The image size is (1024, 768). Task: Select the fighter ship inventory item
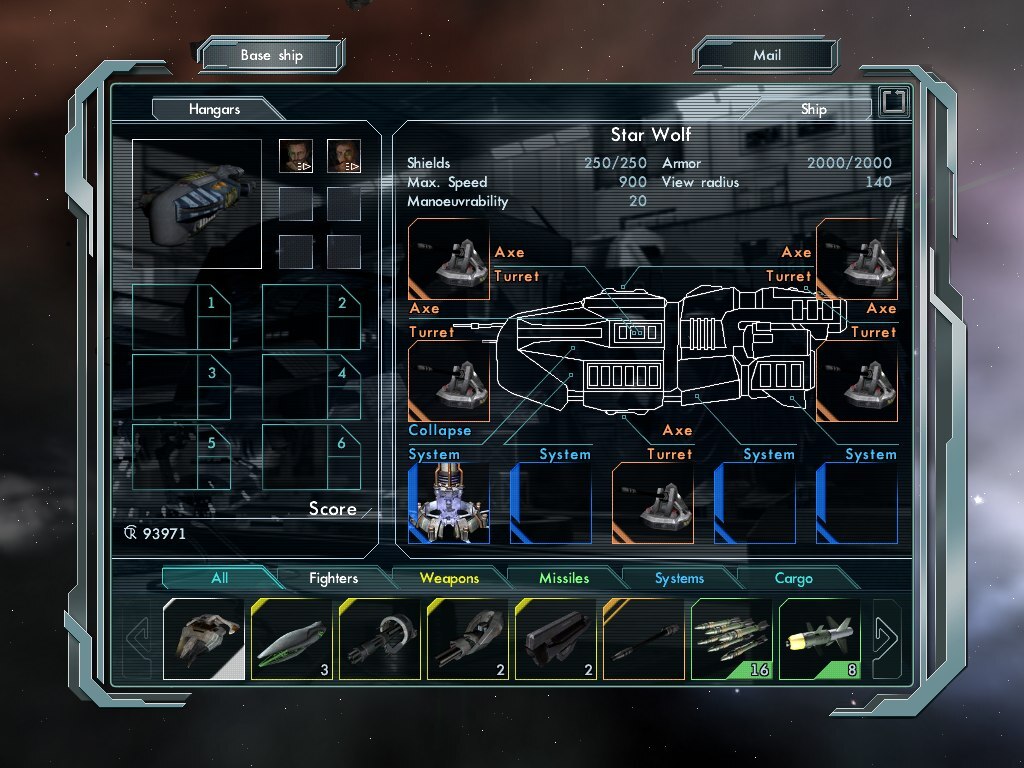203,639
